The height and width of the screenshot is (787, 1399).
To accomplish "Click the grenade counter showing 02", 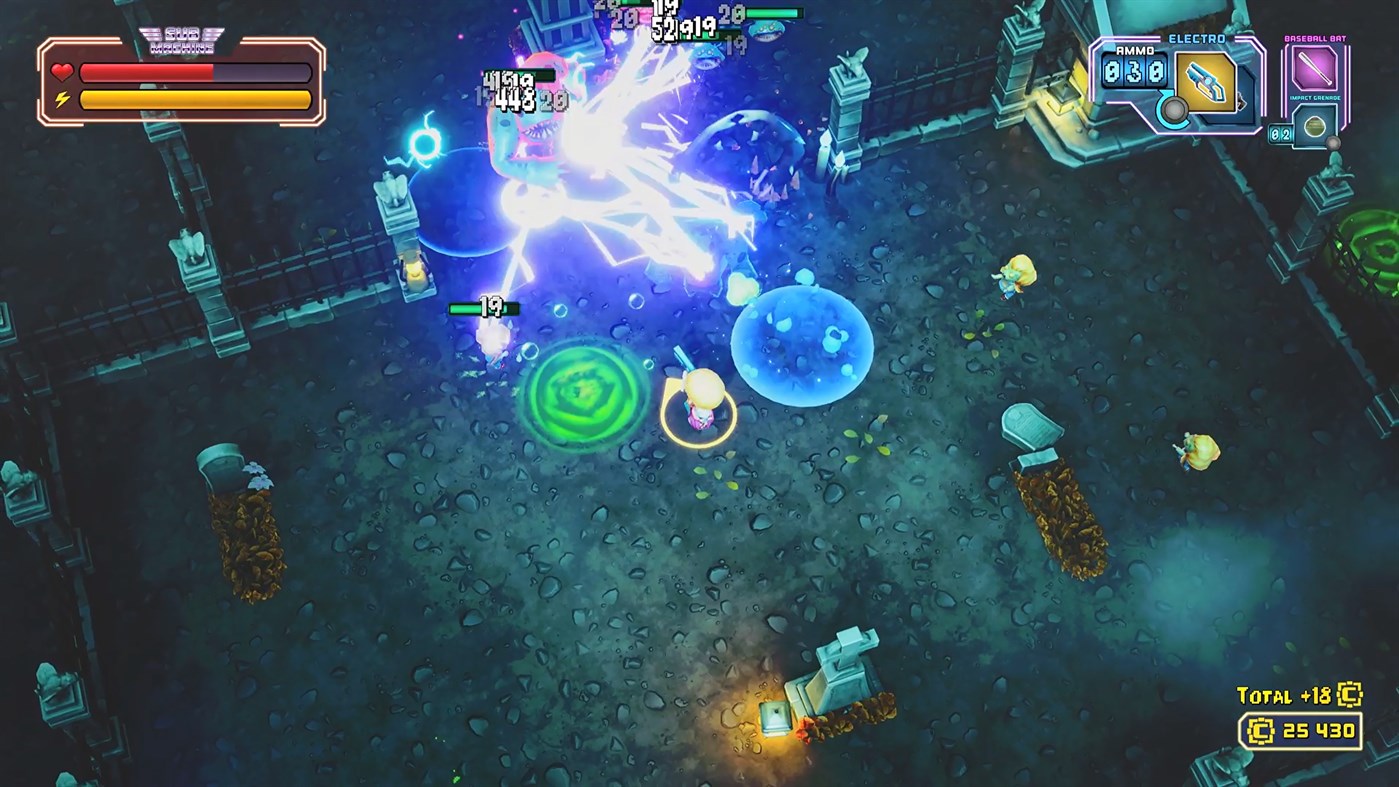I will [1280, 133].
